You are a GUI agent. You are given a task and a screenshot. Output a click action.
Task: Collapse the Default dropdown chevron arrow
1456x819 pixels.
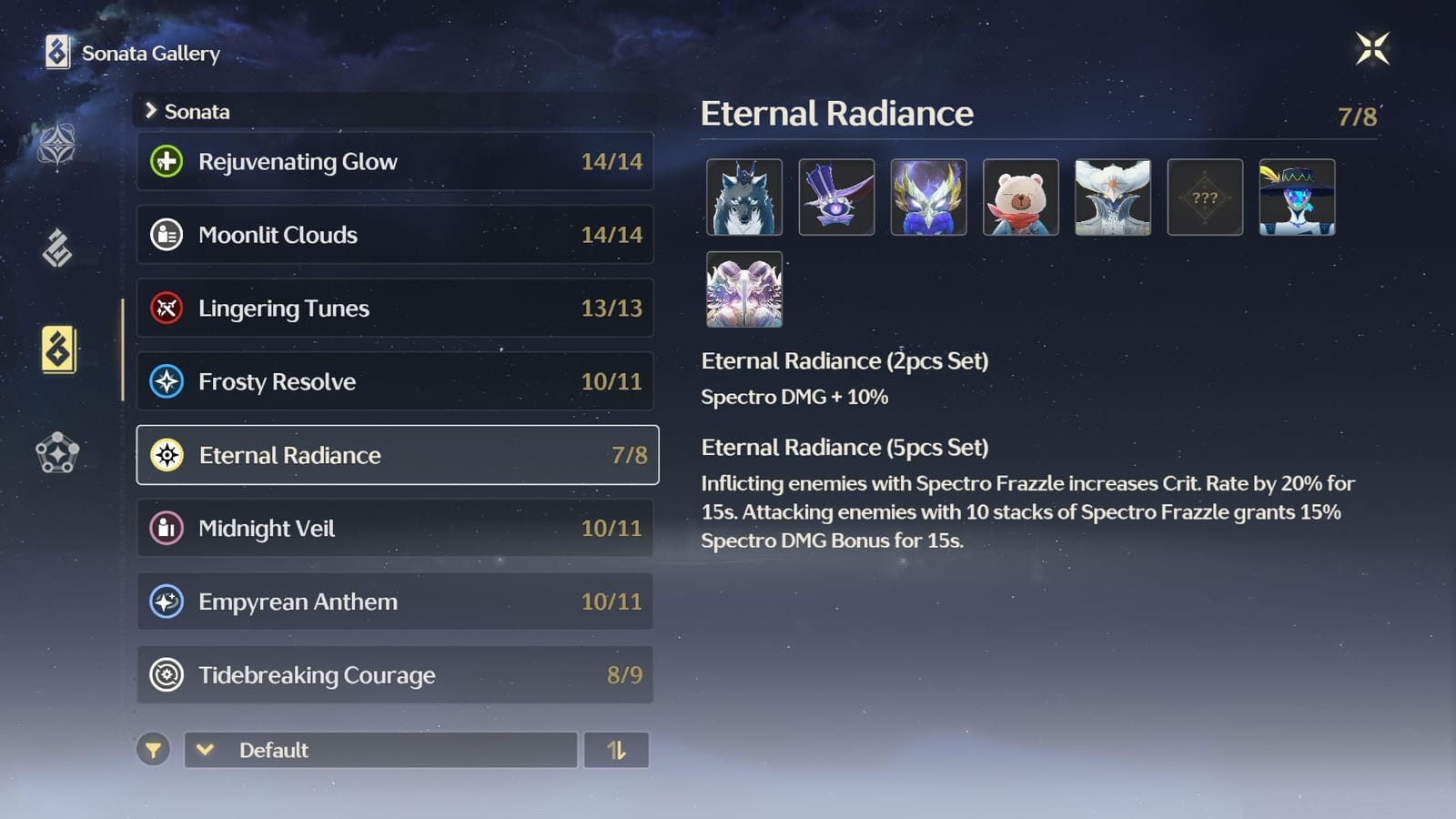click(x=206, y=750)
